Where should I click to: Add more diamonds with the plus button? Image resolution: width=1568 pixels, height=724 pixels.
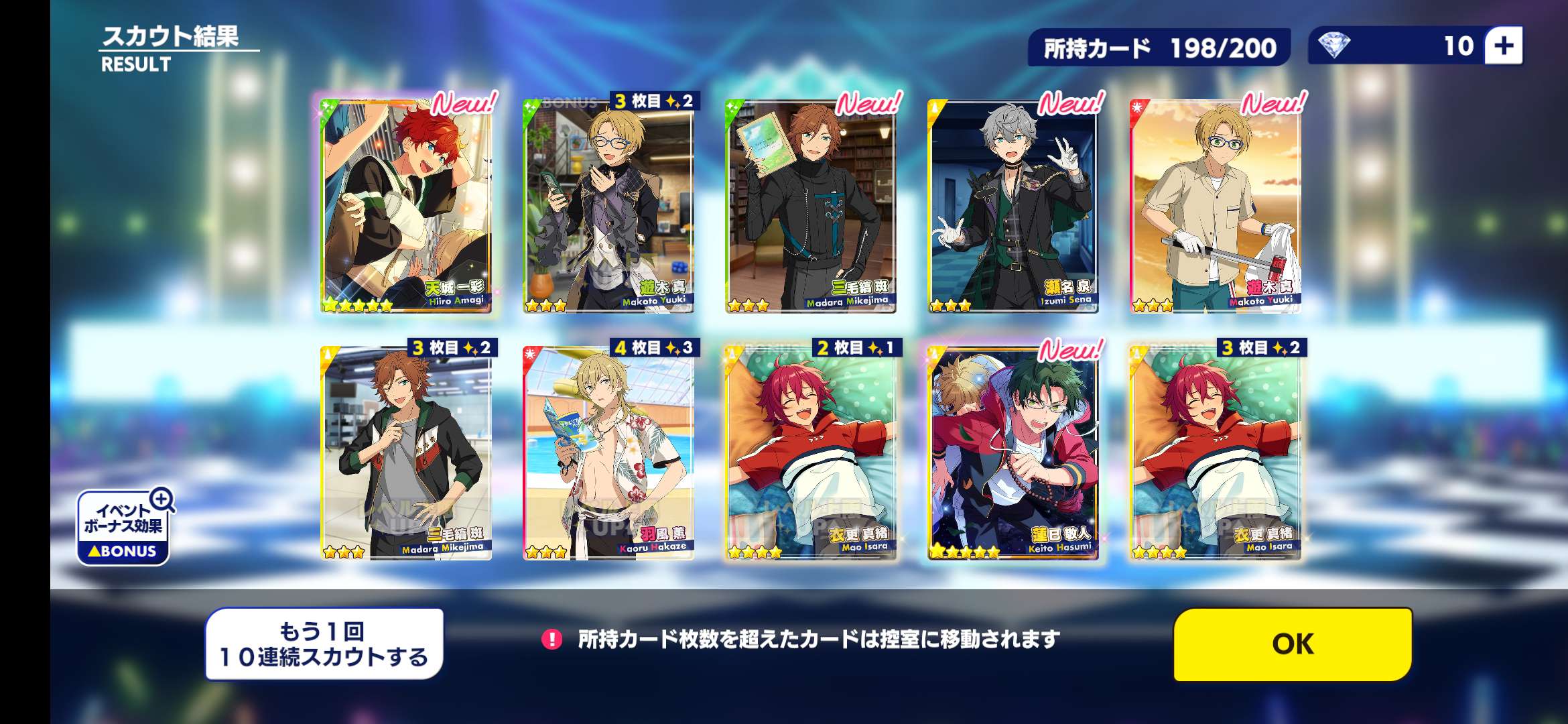coord(1504,46)
